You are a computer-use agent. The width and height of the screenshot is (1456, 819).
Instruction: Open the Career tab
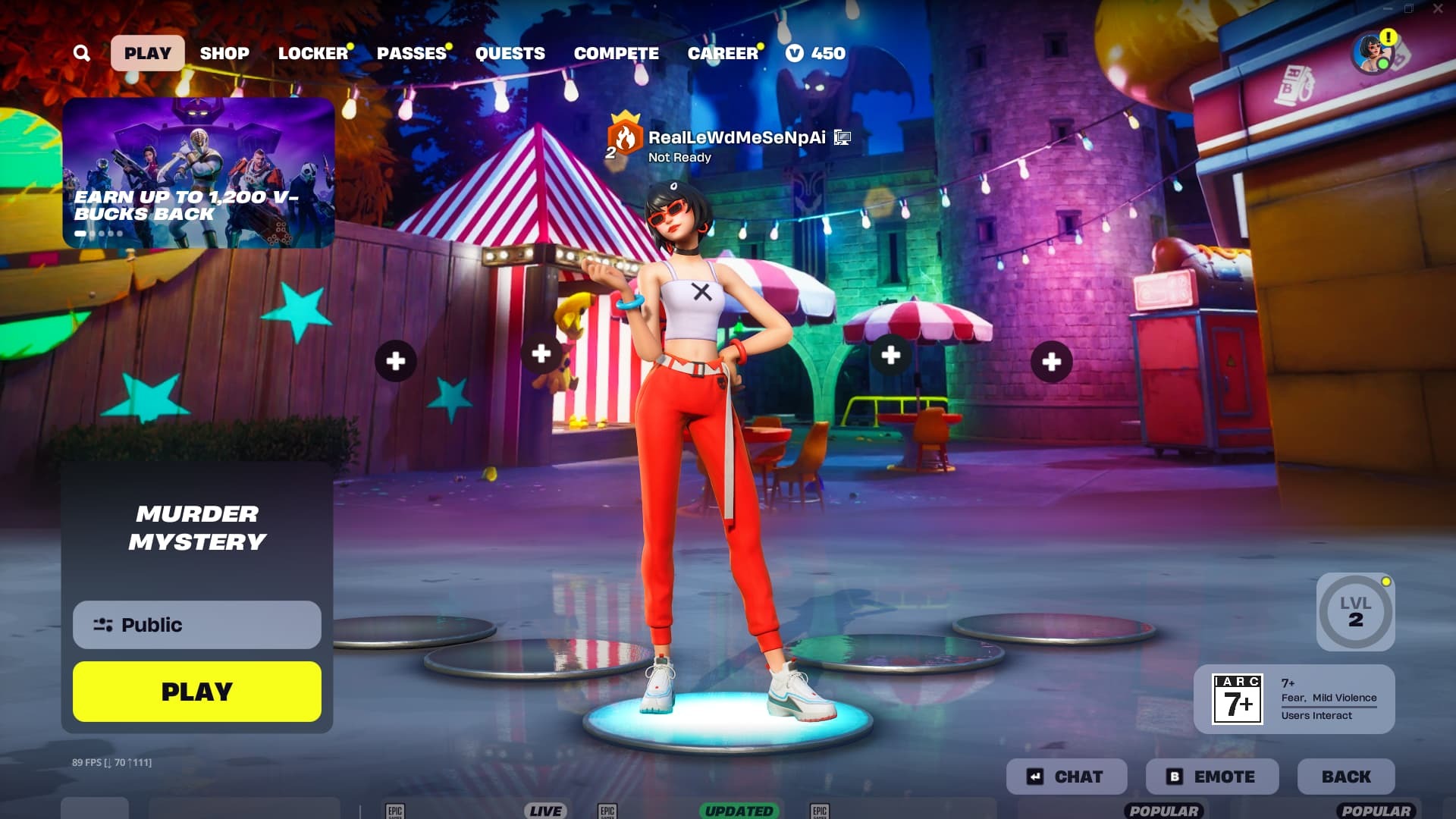(723, 53)
